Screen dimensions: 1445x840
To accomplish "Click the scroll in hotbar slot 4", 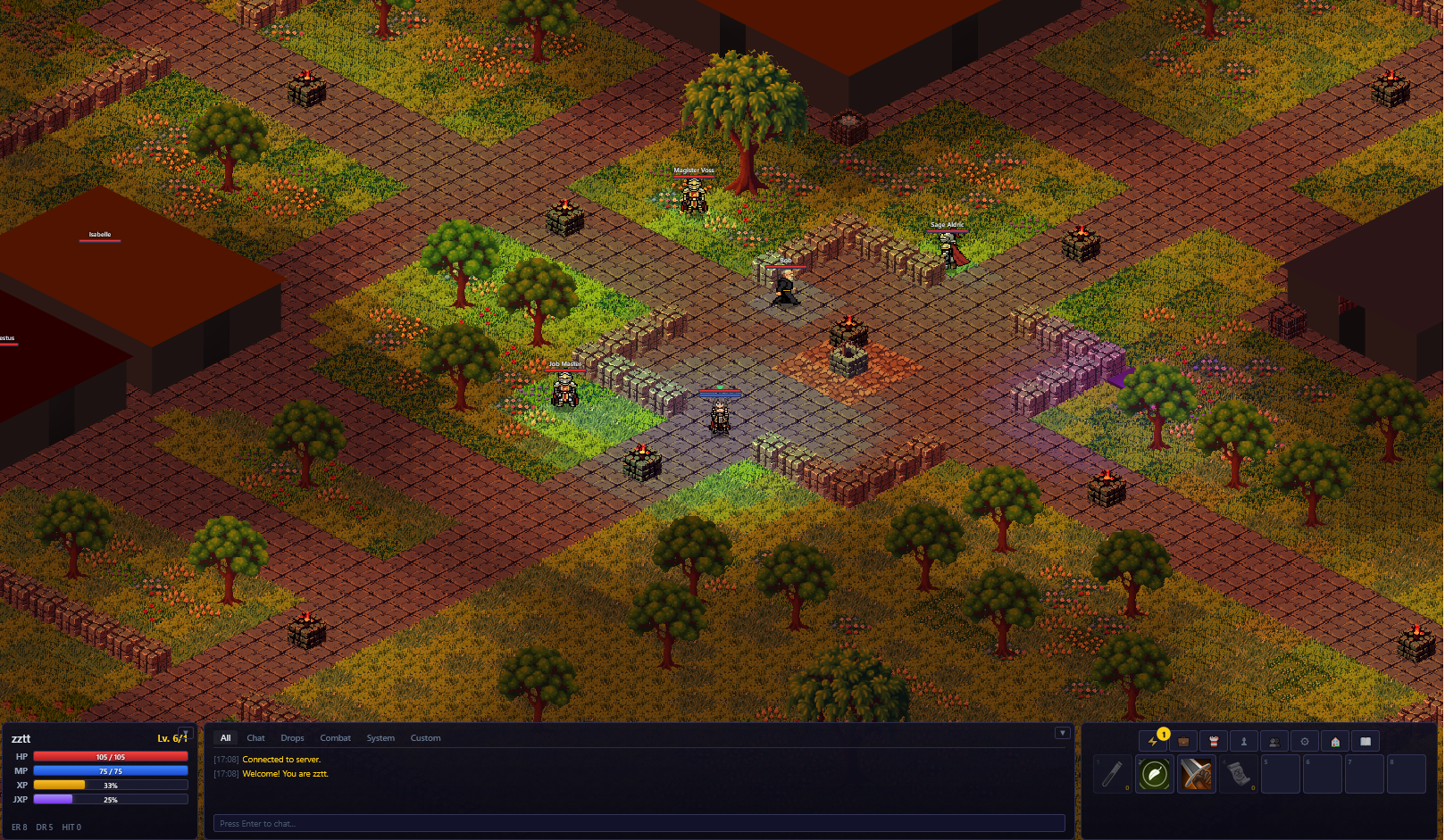I will tap(1237, 773).
